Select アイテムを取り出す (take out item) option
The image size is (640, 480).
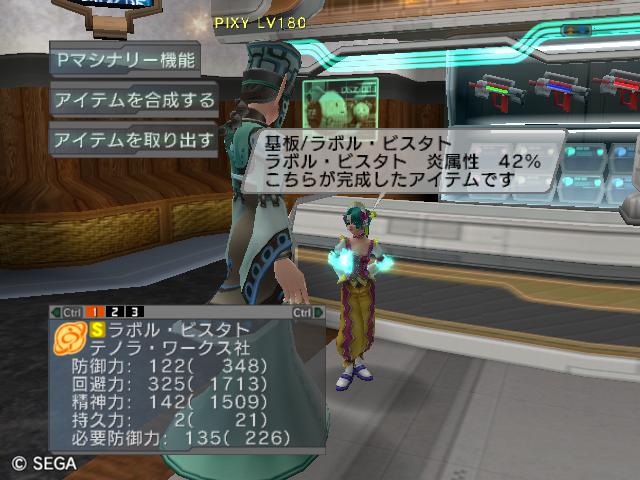coord(133,140)
